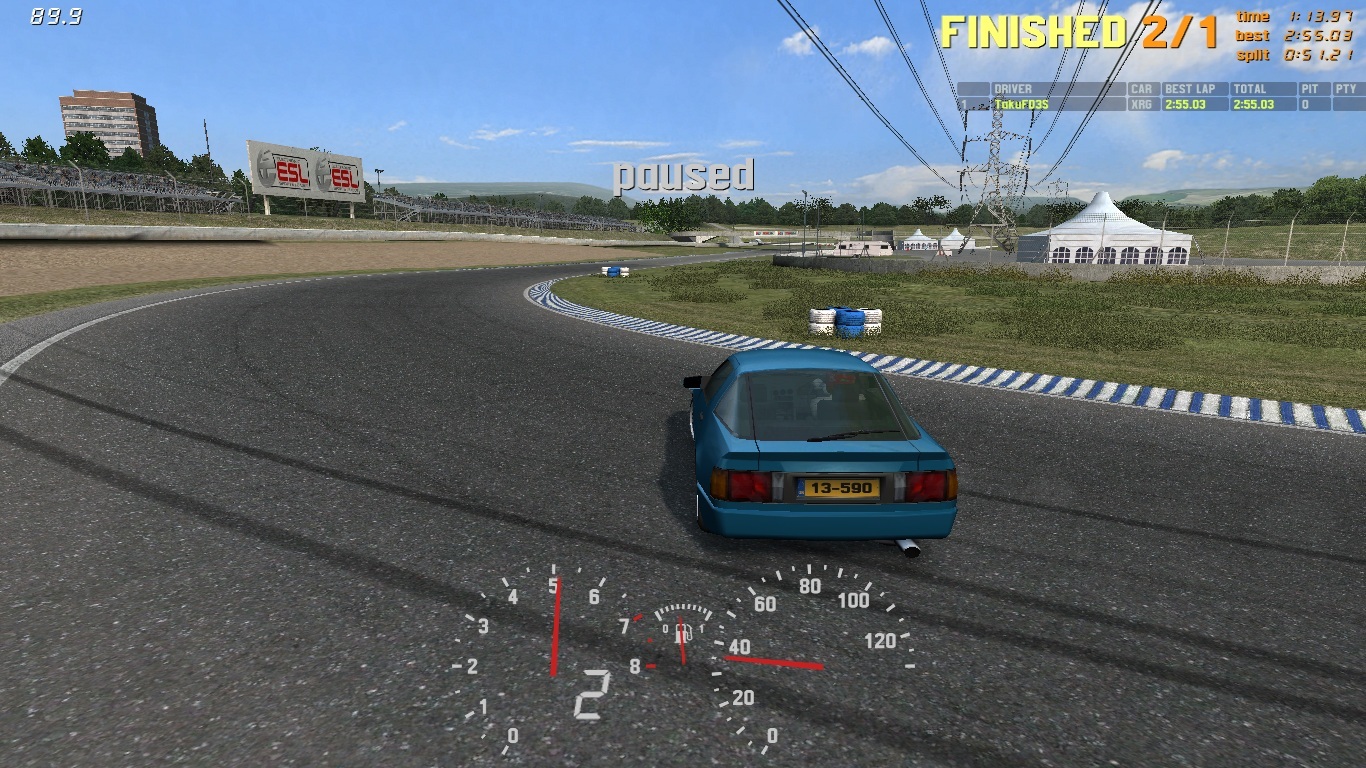Screen dimensions: 1366x768
Task: Select the CAR column header
Action: point(1140,89)
